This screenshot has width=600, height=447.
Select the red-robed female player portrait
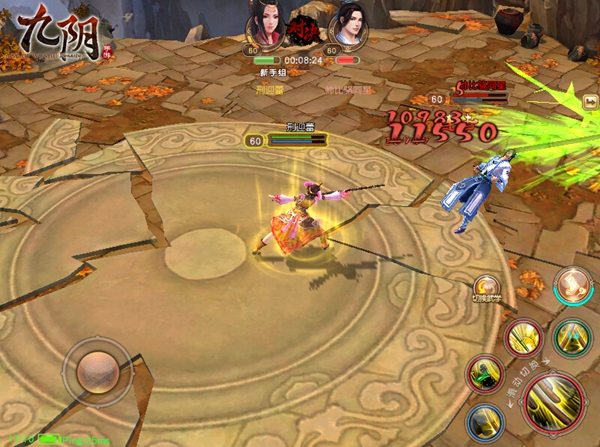point(265,23)
